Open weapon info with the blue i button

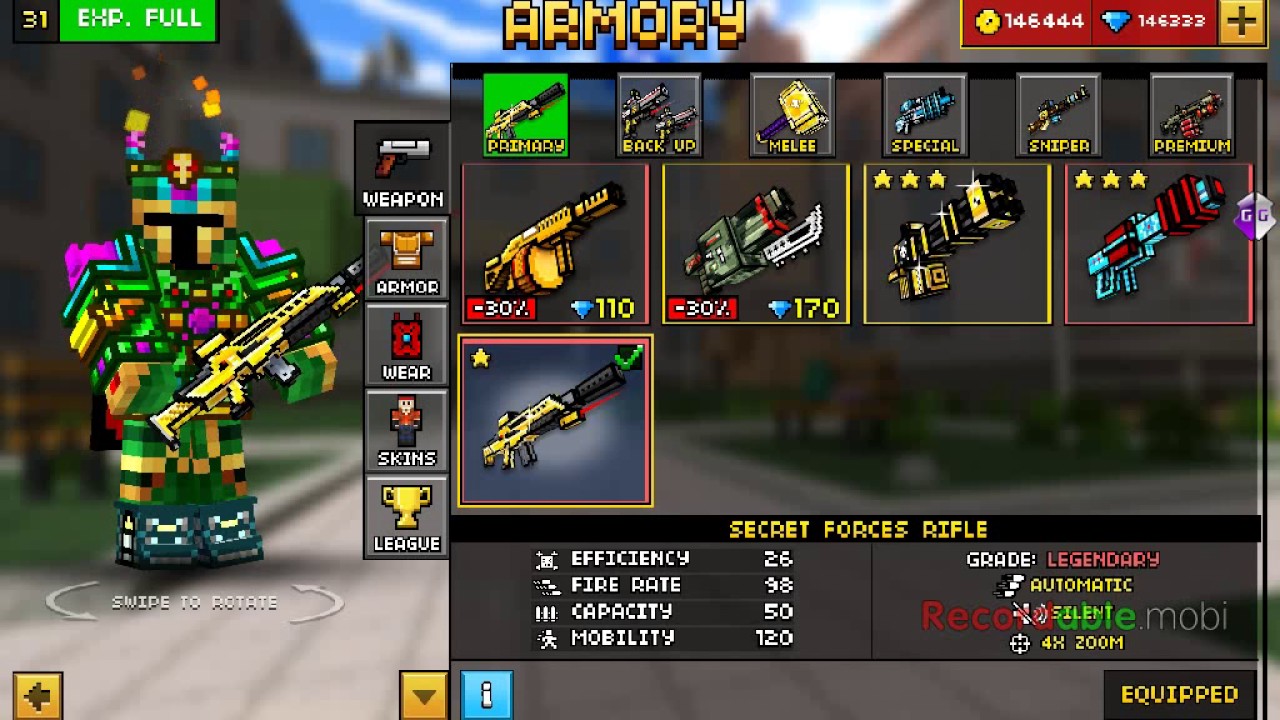[487, 694]
